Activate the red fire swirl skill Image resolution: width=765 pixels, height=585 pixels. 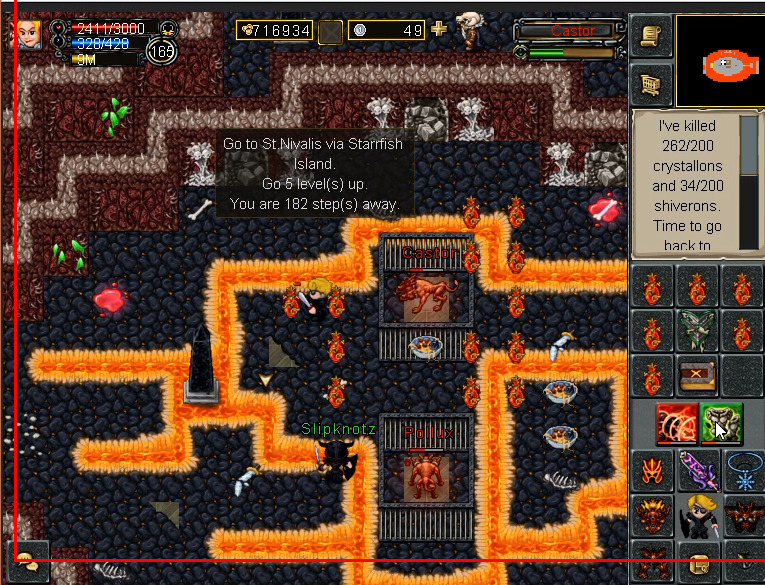point(677,423)
